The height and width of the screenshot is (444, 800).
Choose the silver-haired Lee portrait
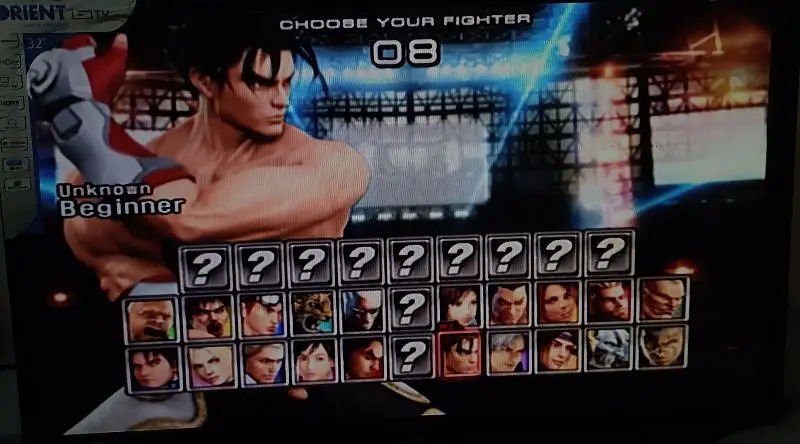[x=509, y=353]
